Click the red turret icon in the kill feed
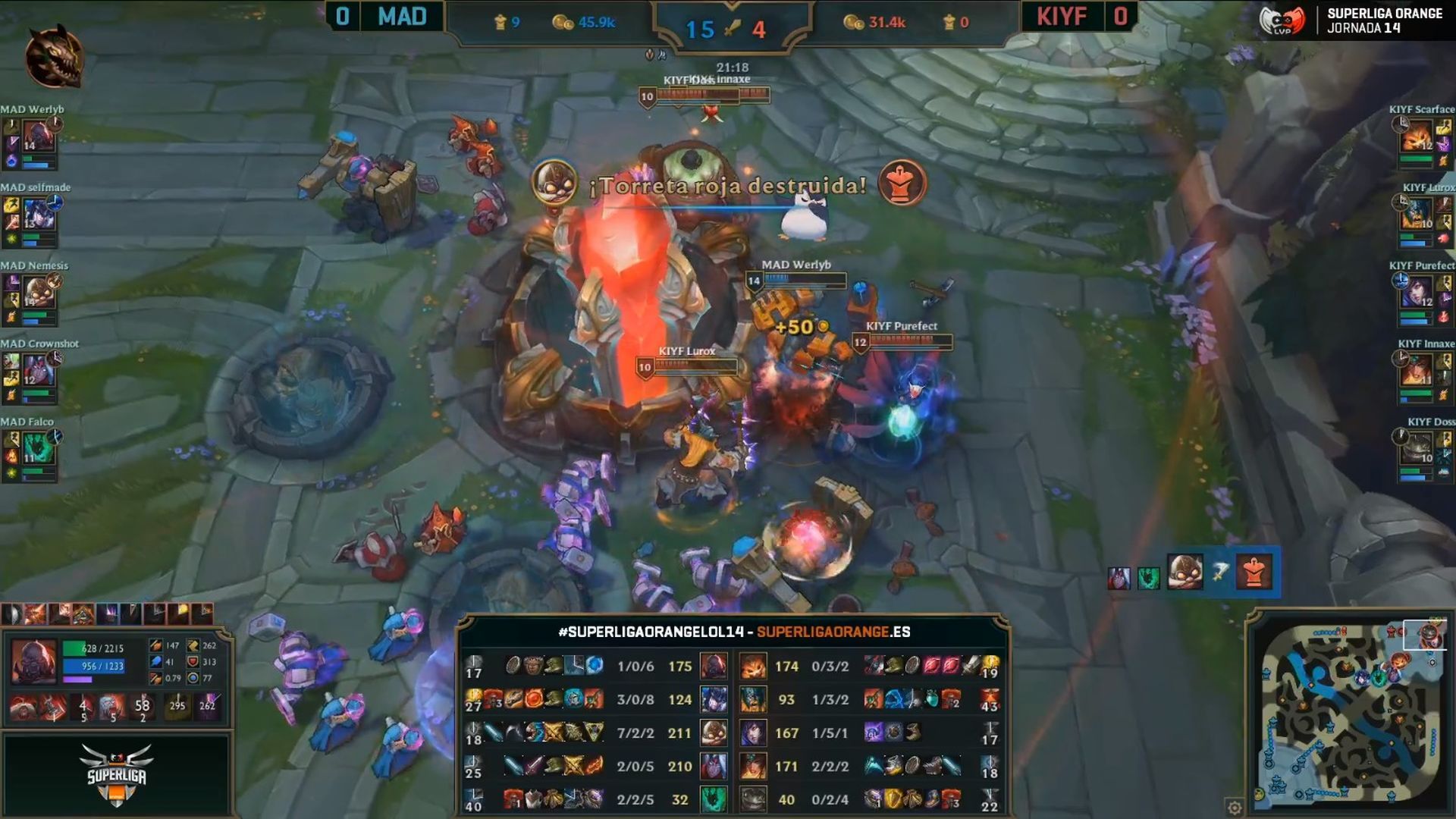 [1254, 572]
